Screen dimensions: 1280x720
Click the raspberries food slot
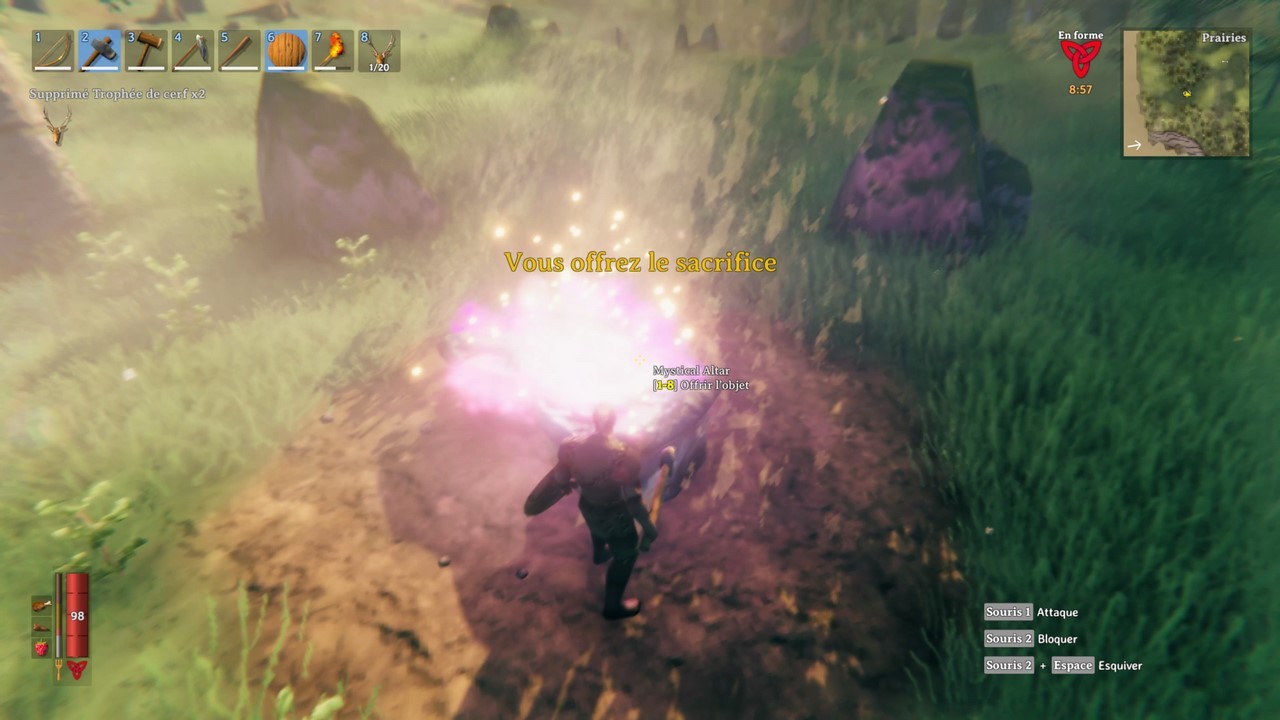tap(40, 647)
